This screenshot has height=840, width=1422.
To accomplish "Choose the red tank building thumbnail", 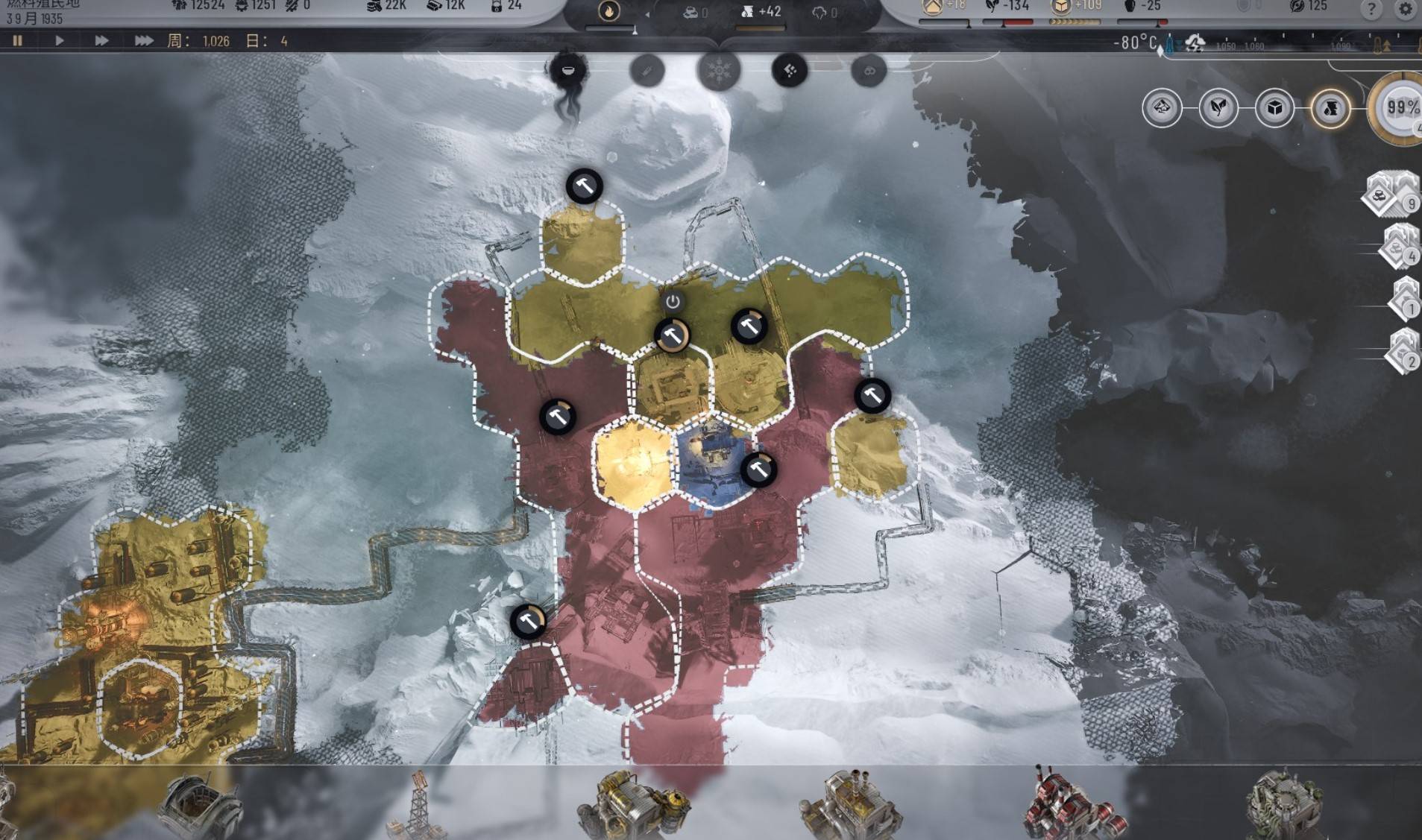I will pos(1074,806).
